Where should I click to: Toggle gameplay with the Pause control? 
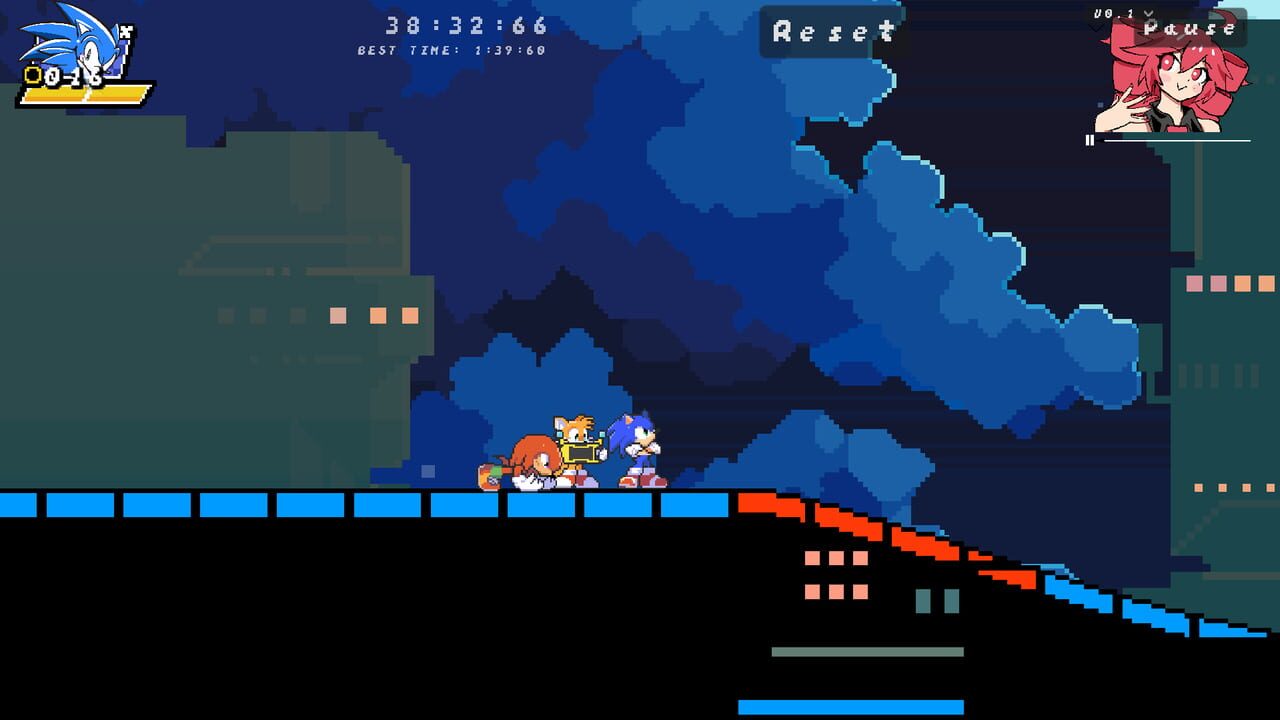click(x=1189, y=28)
